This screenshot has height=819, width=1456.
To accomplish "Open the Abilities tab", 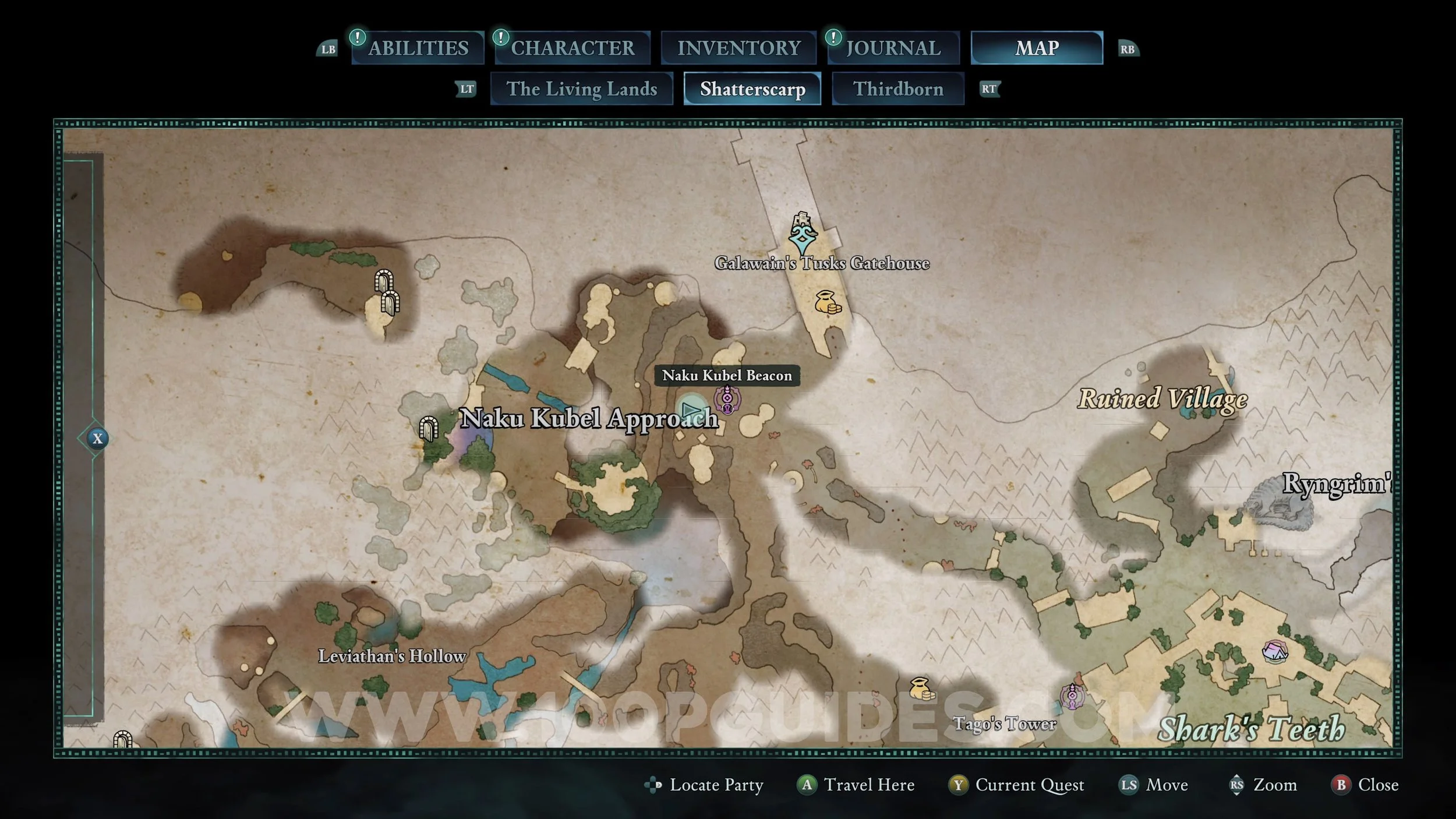I will pos(418,48).
